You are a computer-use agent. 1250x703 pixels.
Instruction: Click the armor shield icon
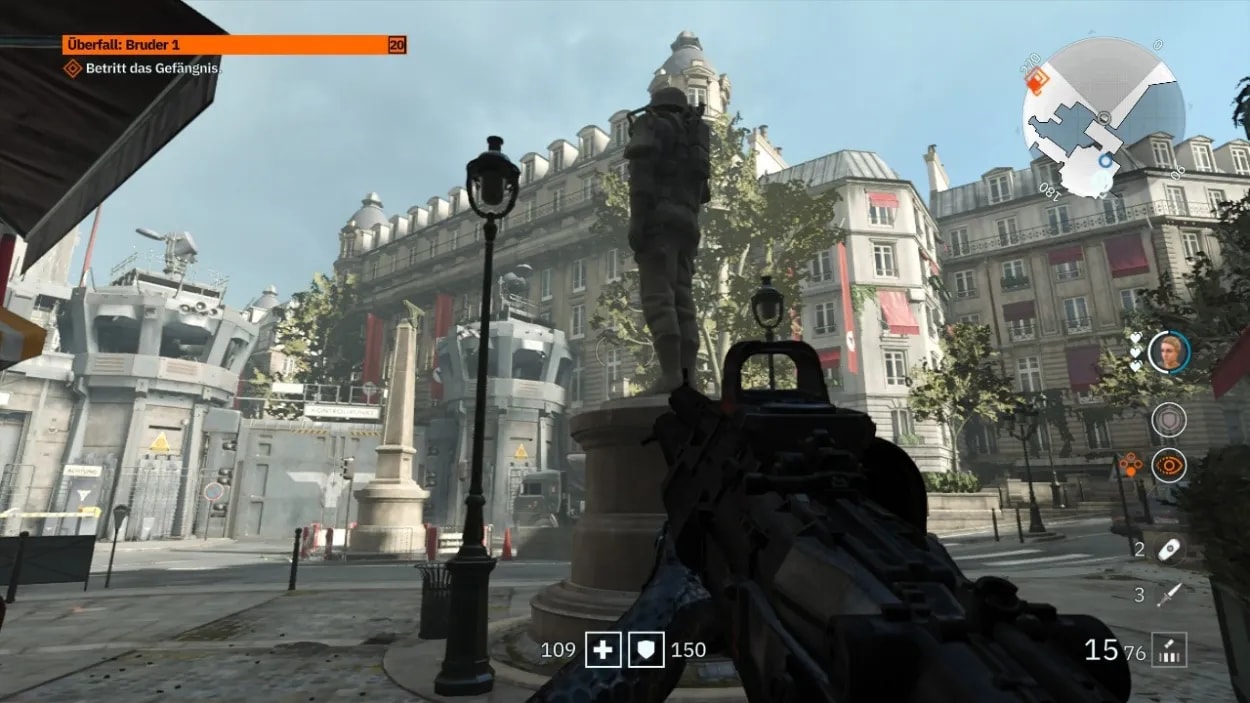(646, 650)
